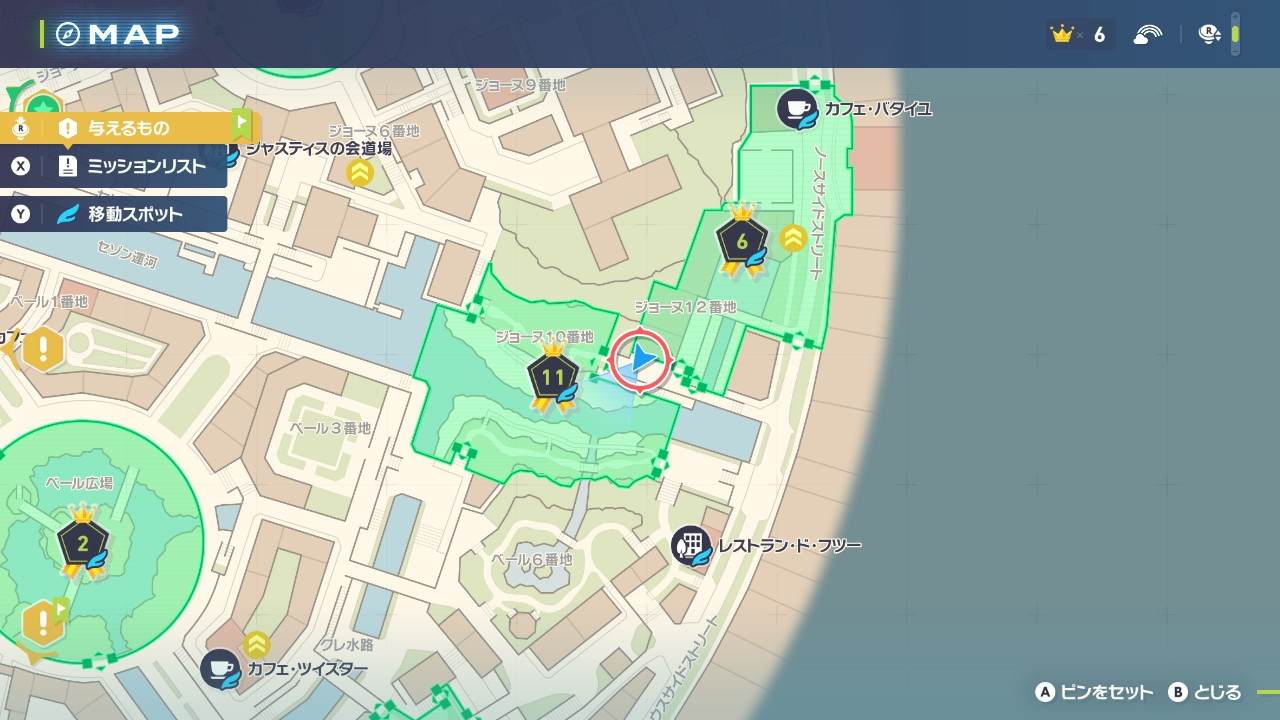Select the flagged exclamation marker below ベール広場
The image size is (1280, 720).
pyautogui.click(x=44, y=624)
